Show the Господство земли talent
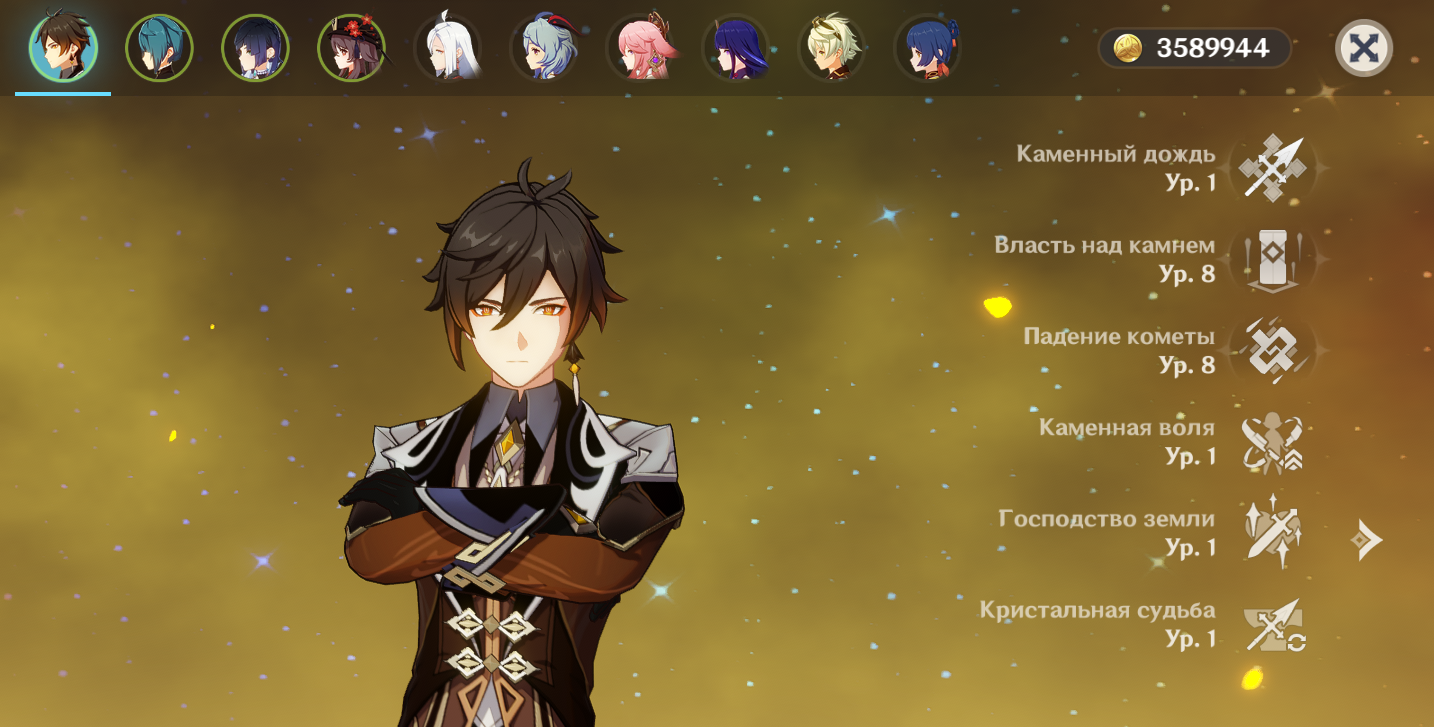Viewport: 1434px width, 727px height. (1272, 532)
